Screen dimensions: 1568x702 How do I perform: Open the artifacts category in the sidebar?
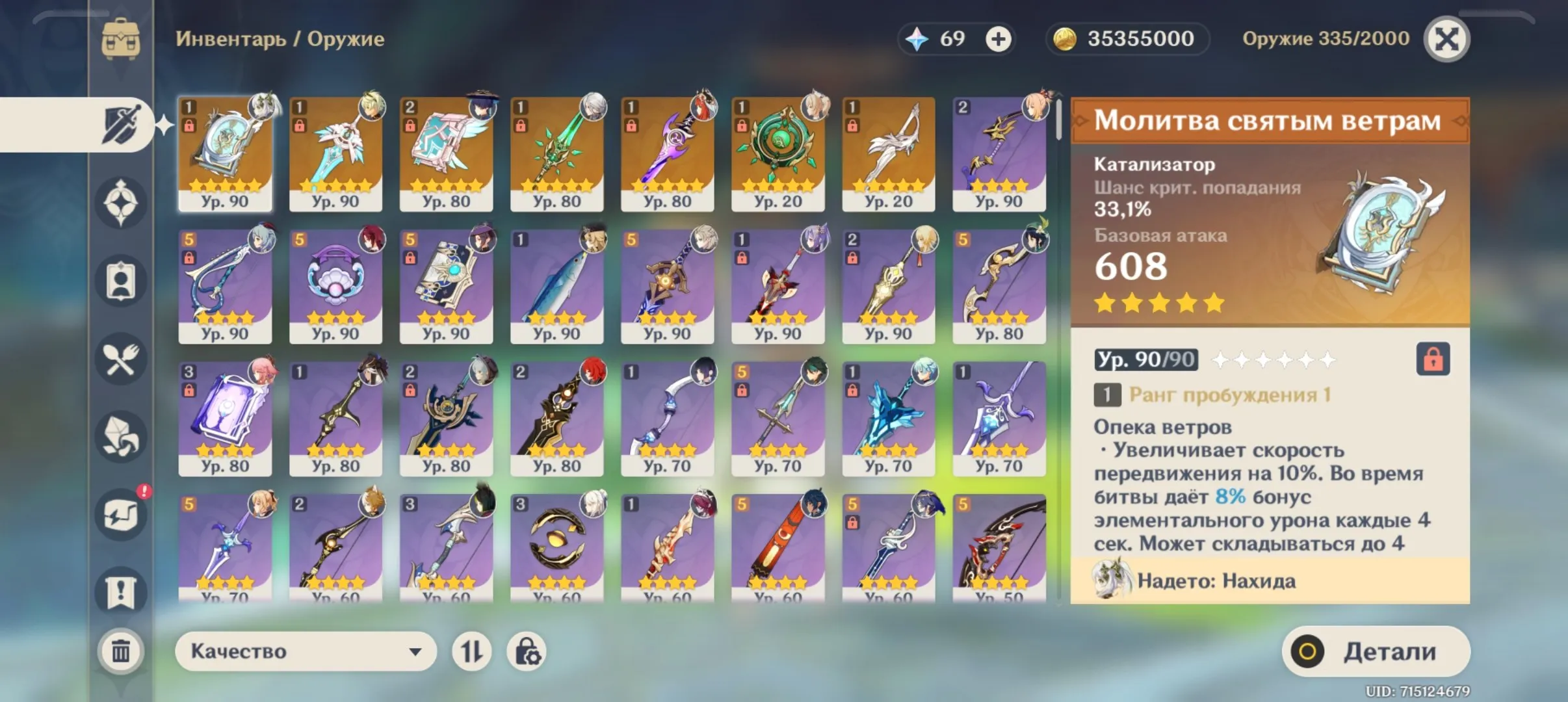click(x=120, y=203)
